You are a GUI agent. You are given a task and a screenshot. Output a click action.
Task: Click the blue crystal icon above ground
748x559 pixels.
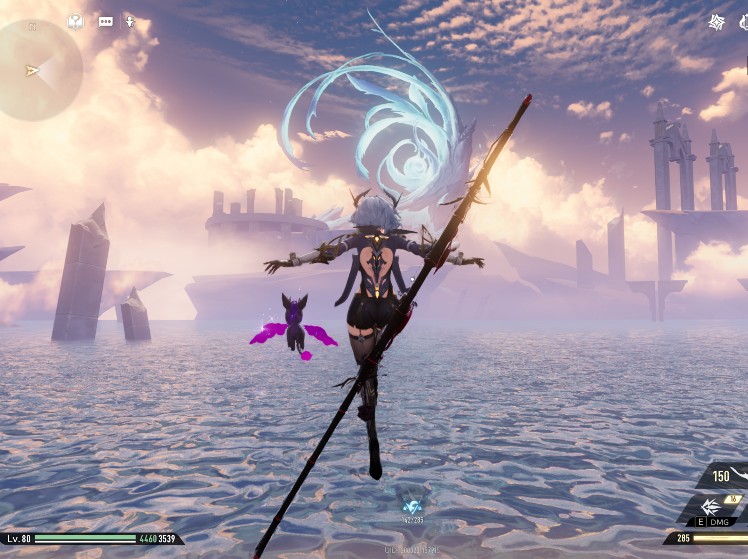(412, 506)
